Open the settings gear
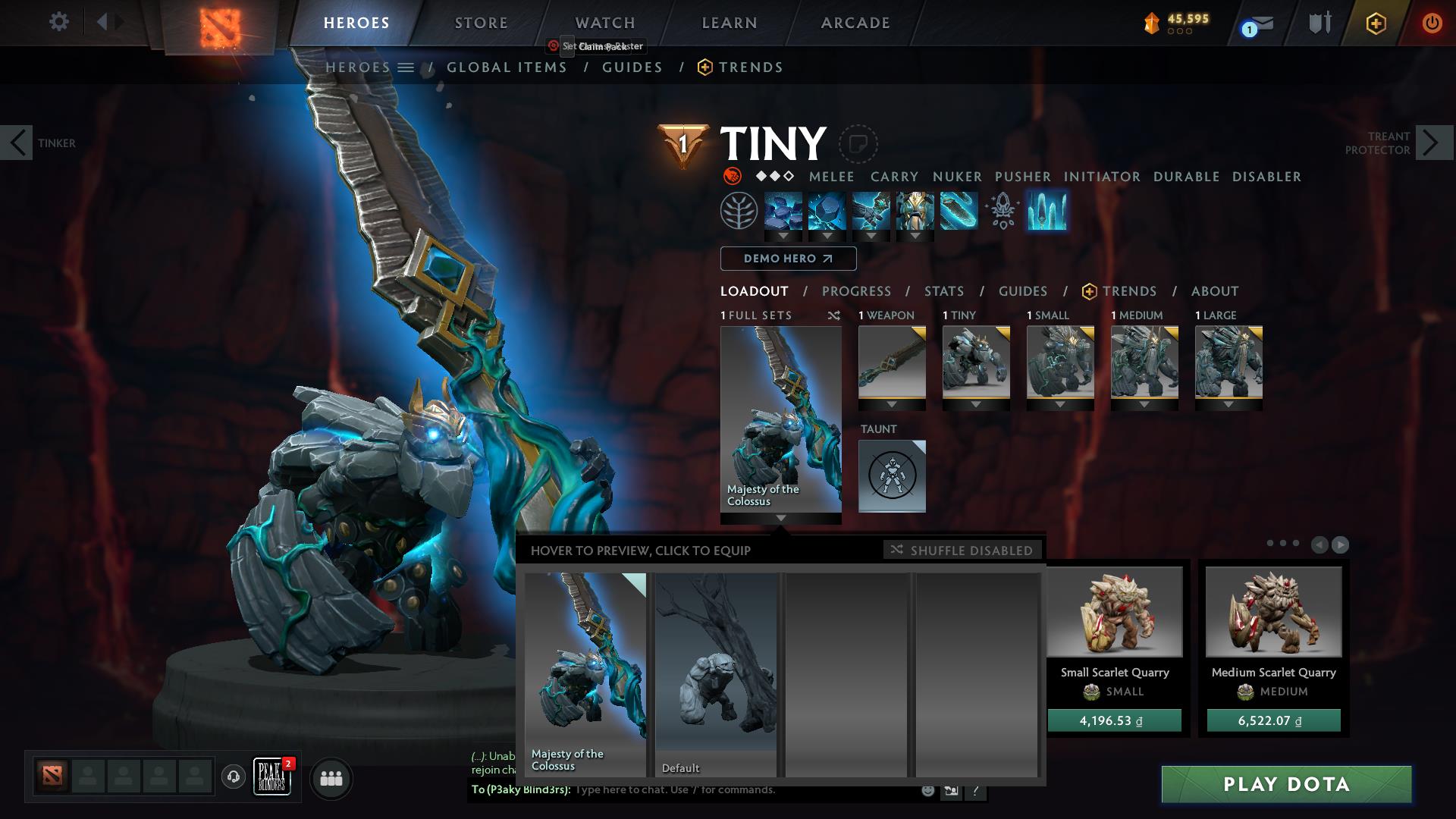The width and height of the screenshot is (1456, 819). tap(58, 23)
